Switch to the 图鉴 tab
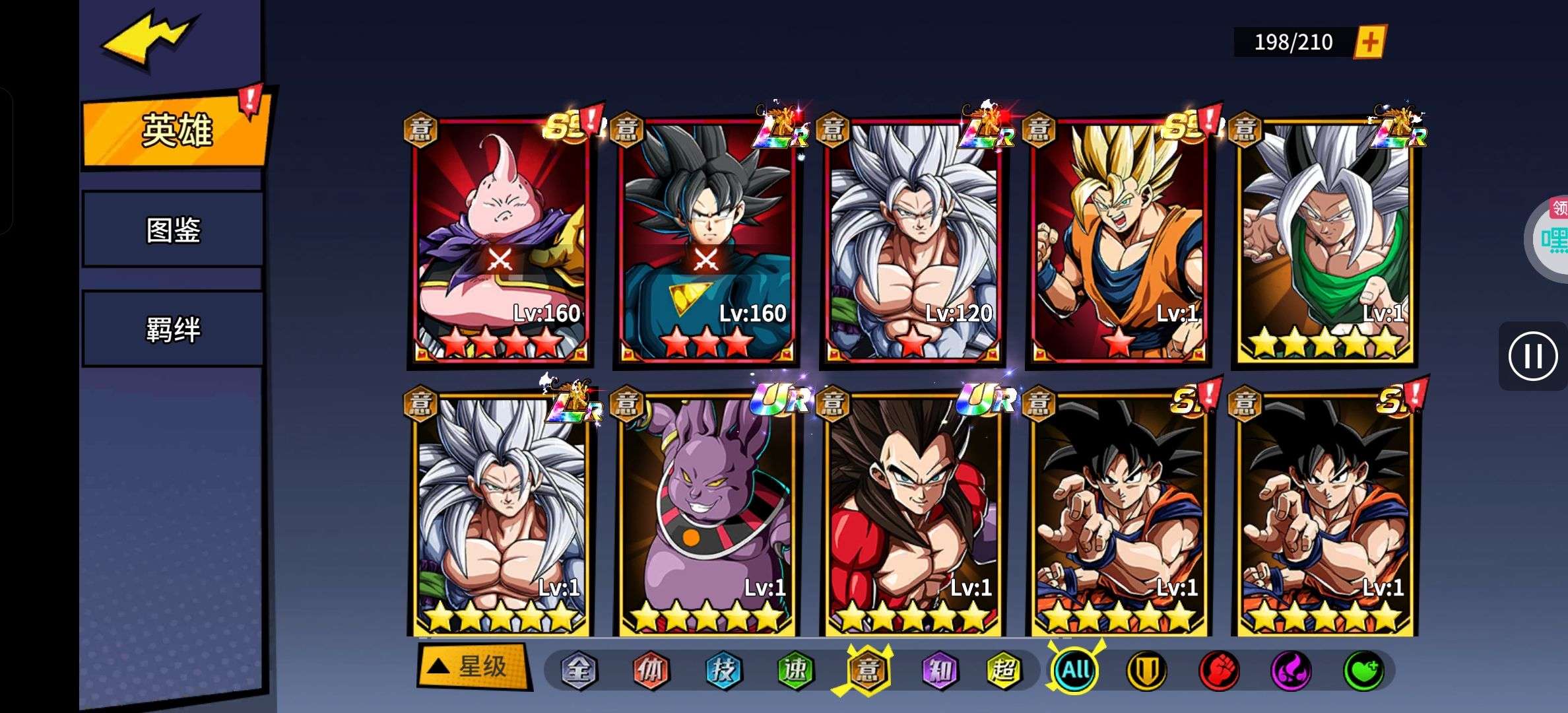 173,230
